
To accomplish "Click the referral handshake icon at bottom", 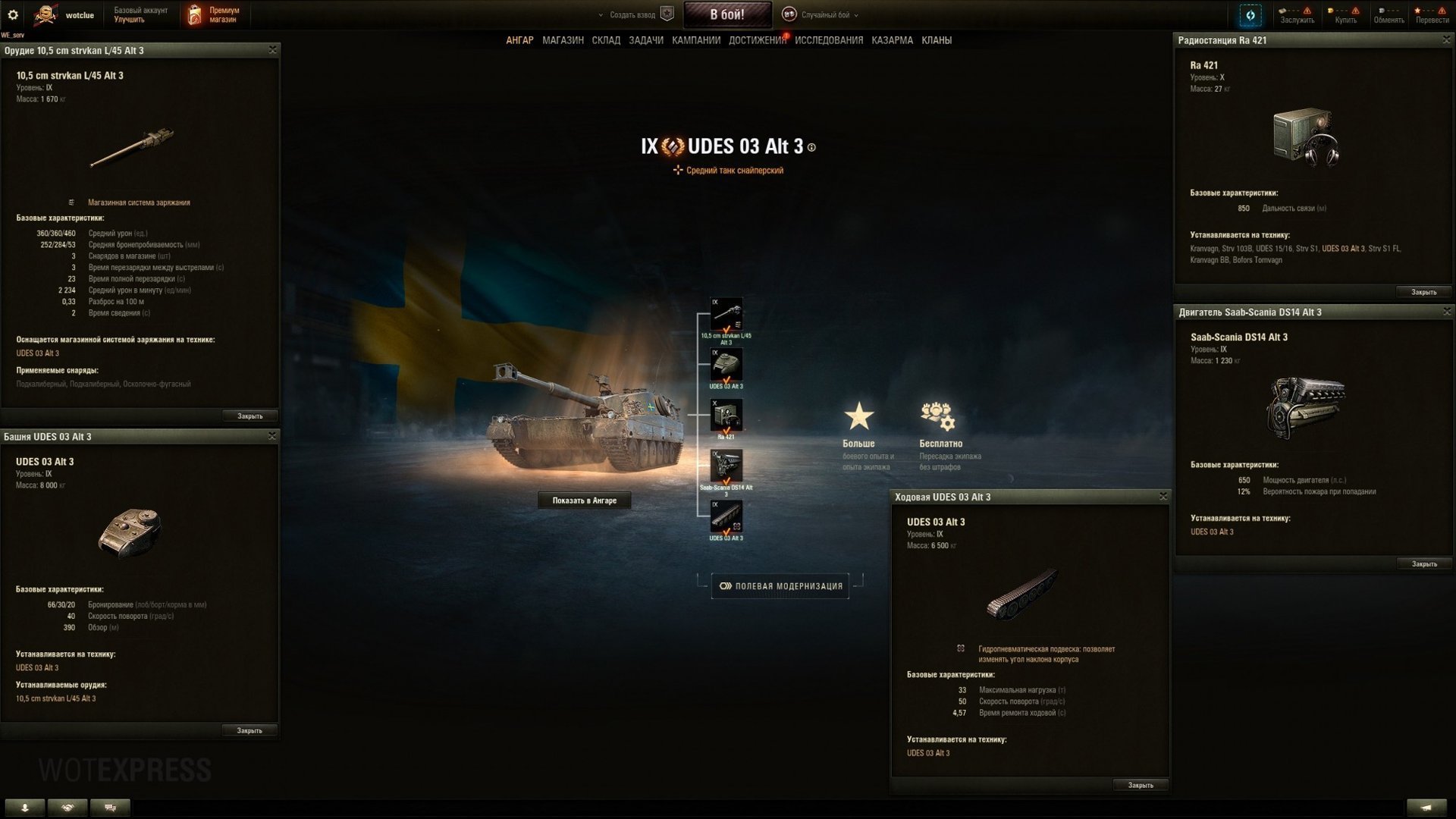I will tap(68, 808).
